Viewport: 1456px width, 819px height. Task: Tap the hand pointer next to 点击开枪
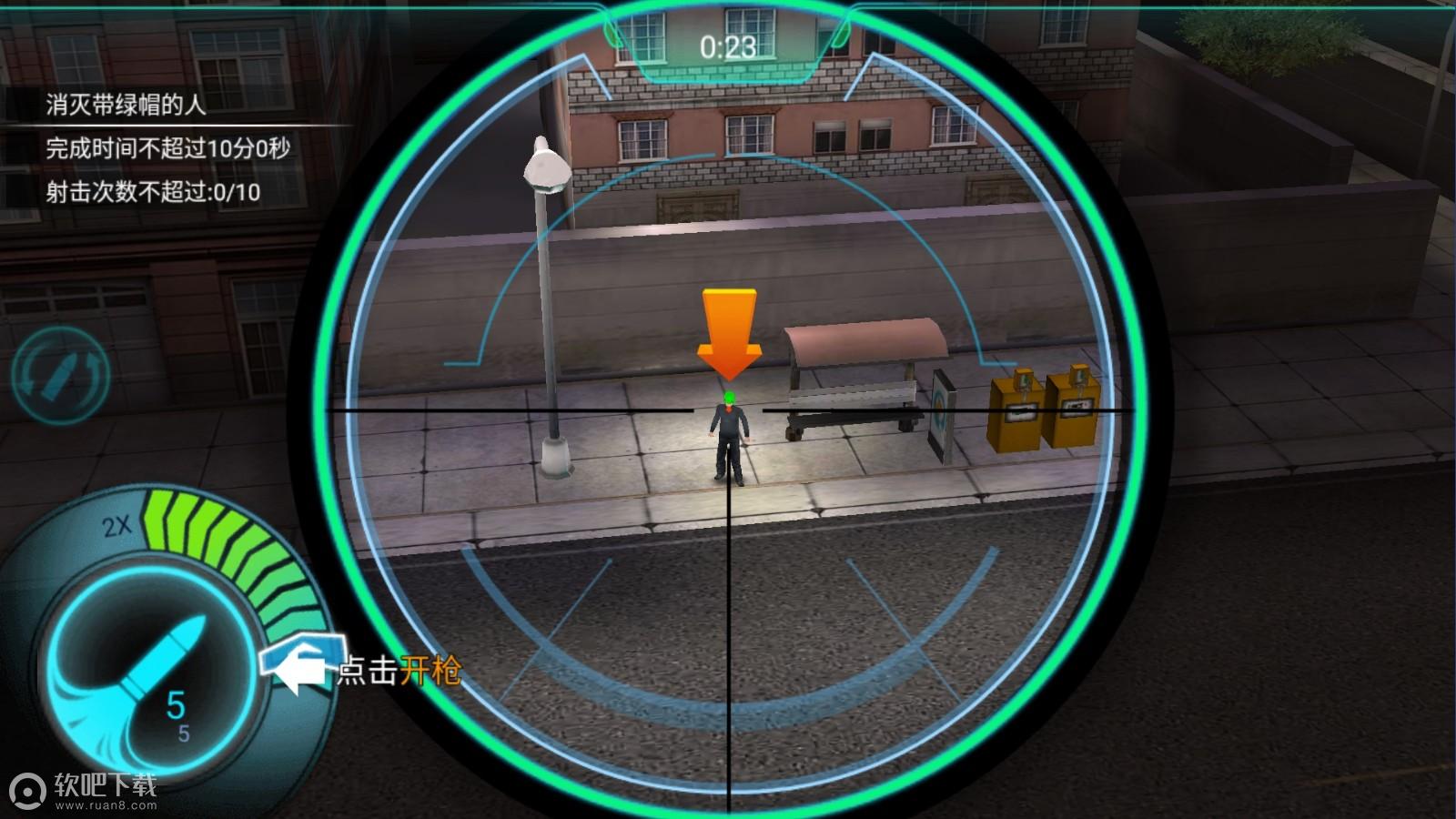click(298, 664)
